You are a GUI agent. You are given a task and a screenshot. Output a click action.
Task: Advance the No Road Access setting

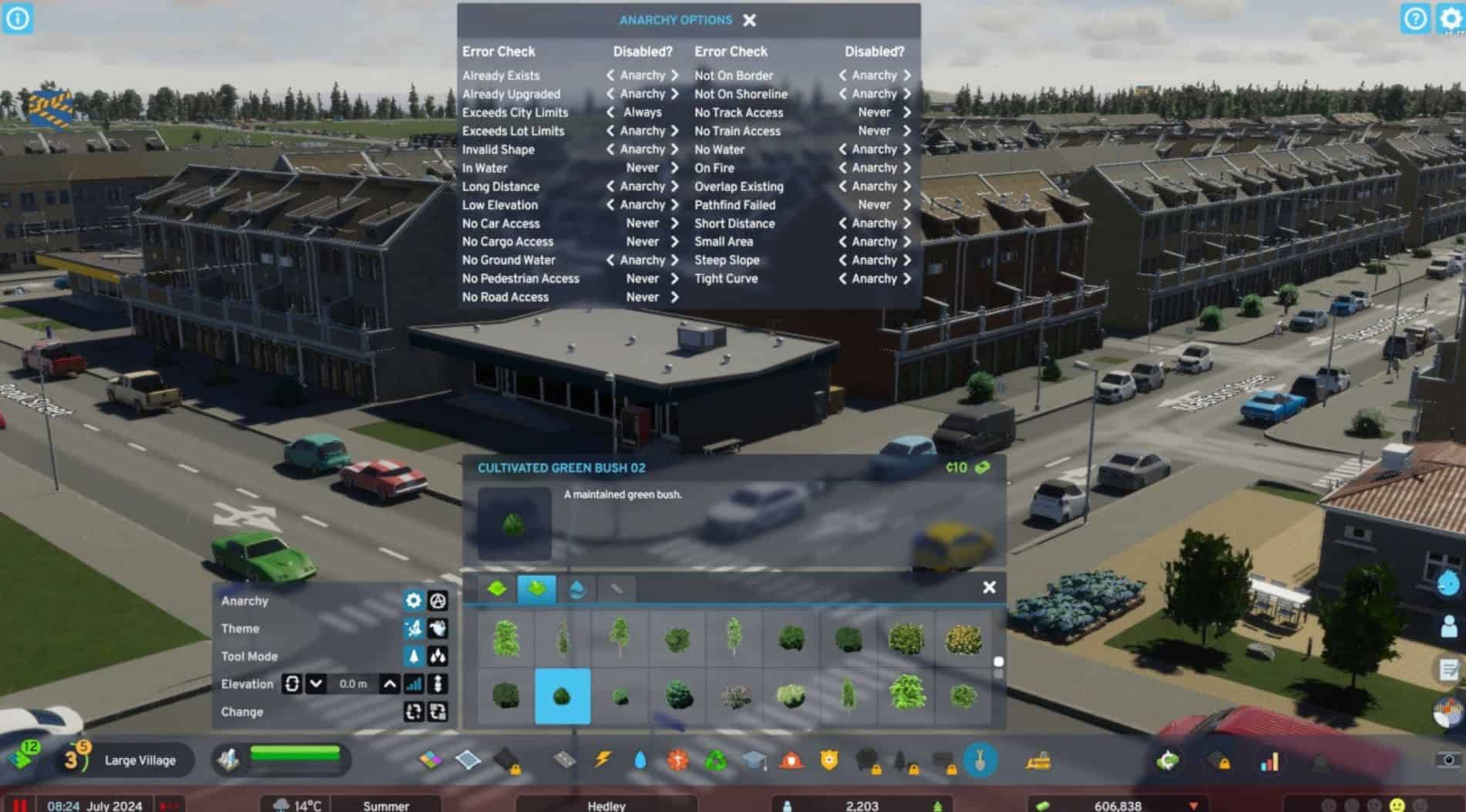click(x=674, y=297)
